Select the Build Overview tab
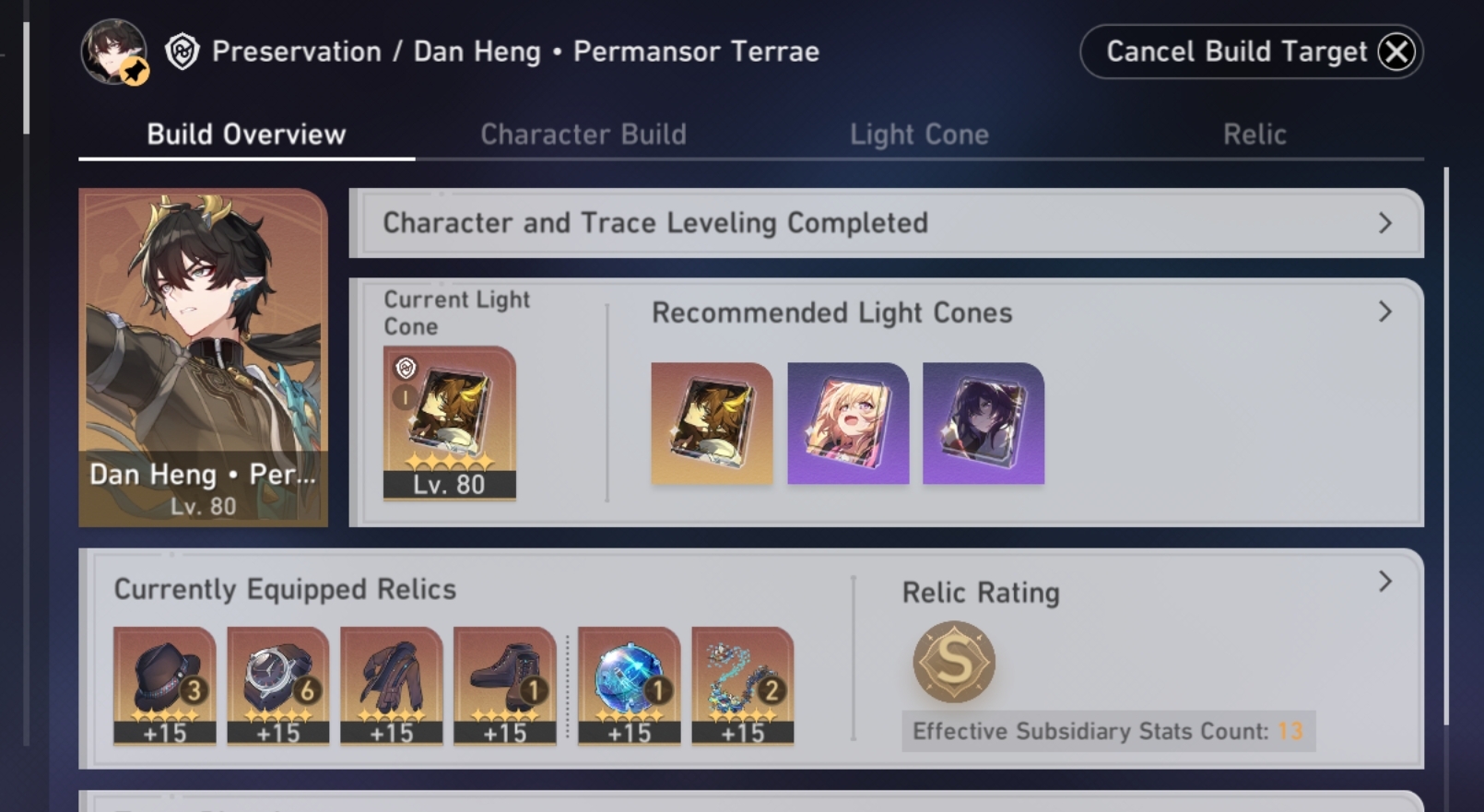Image resolution: width=1484 pixels, height=812 pixels. [246, 135]
